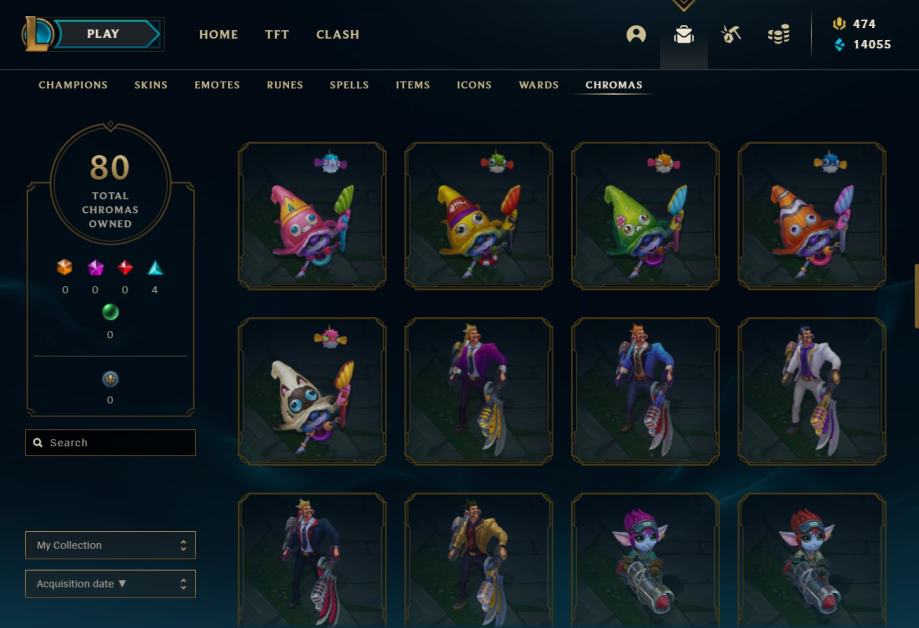The height and width of the screenshot is (628, 919).
Task: View the RUNES tab
Action: [285, 85]
